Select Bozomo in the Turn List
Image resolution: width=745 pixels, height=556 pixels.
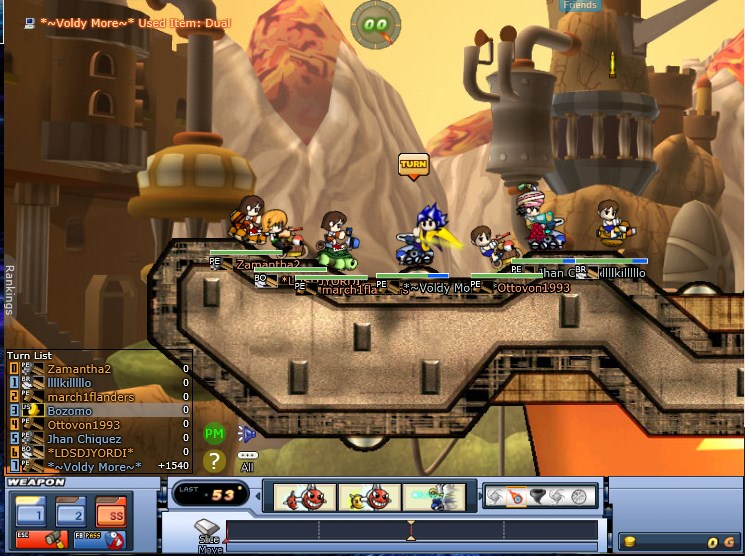(70, 411)
